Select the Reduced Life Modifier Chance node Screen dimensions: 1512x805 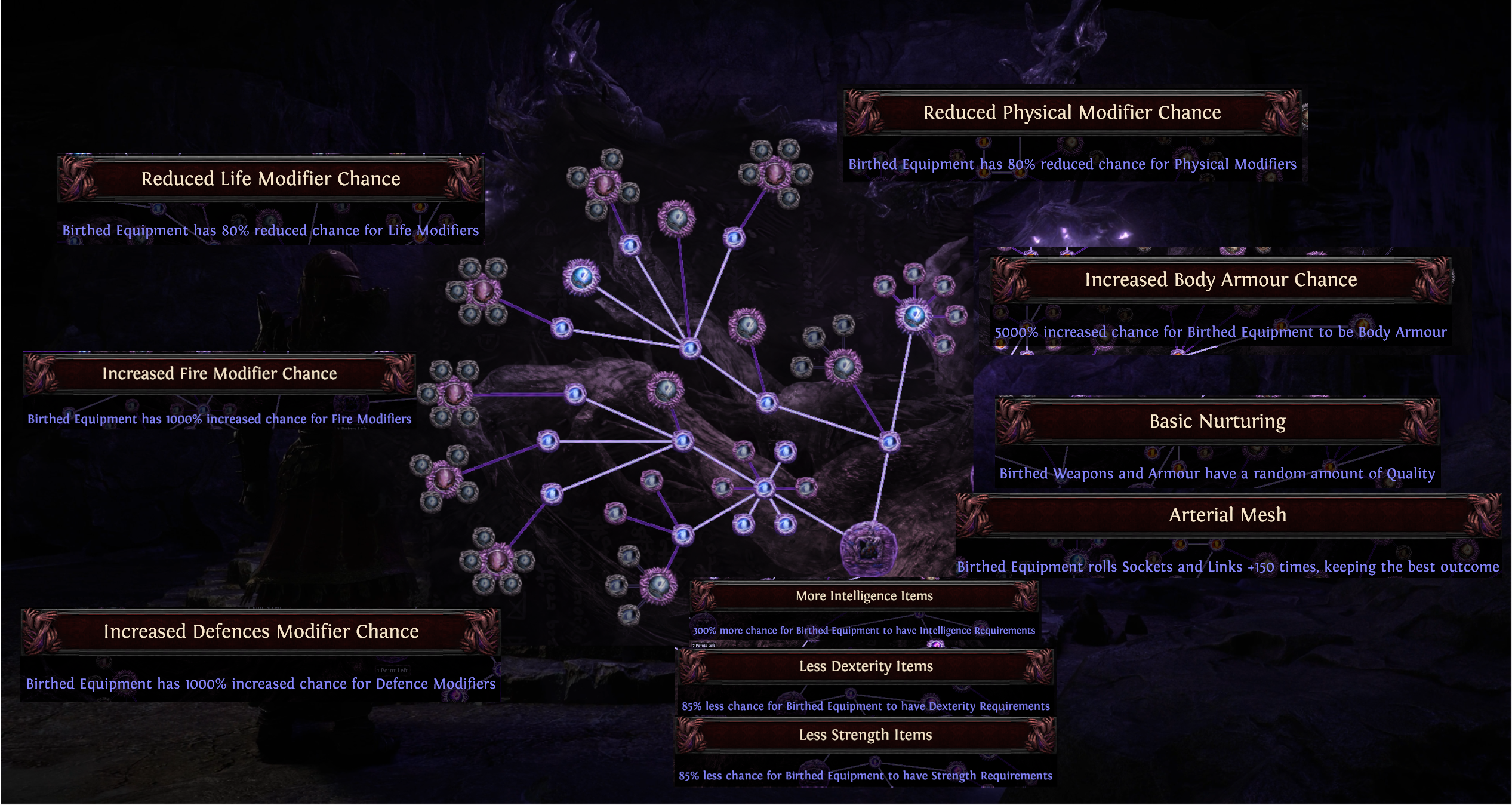pyautogui.click(x=270, y=178)
